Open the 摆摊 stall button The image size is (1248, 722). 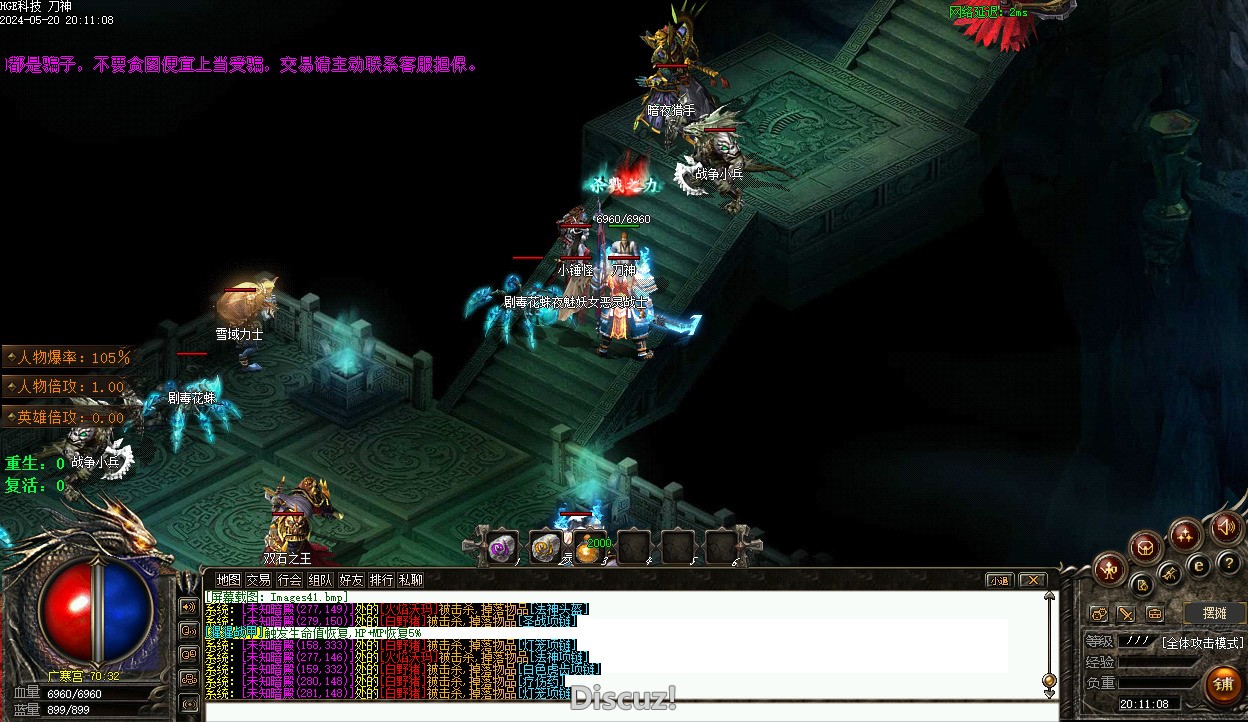1213,613
